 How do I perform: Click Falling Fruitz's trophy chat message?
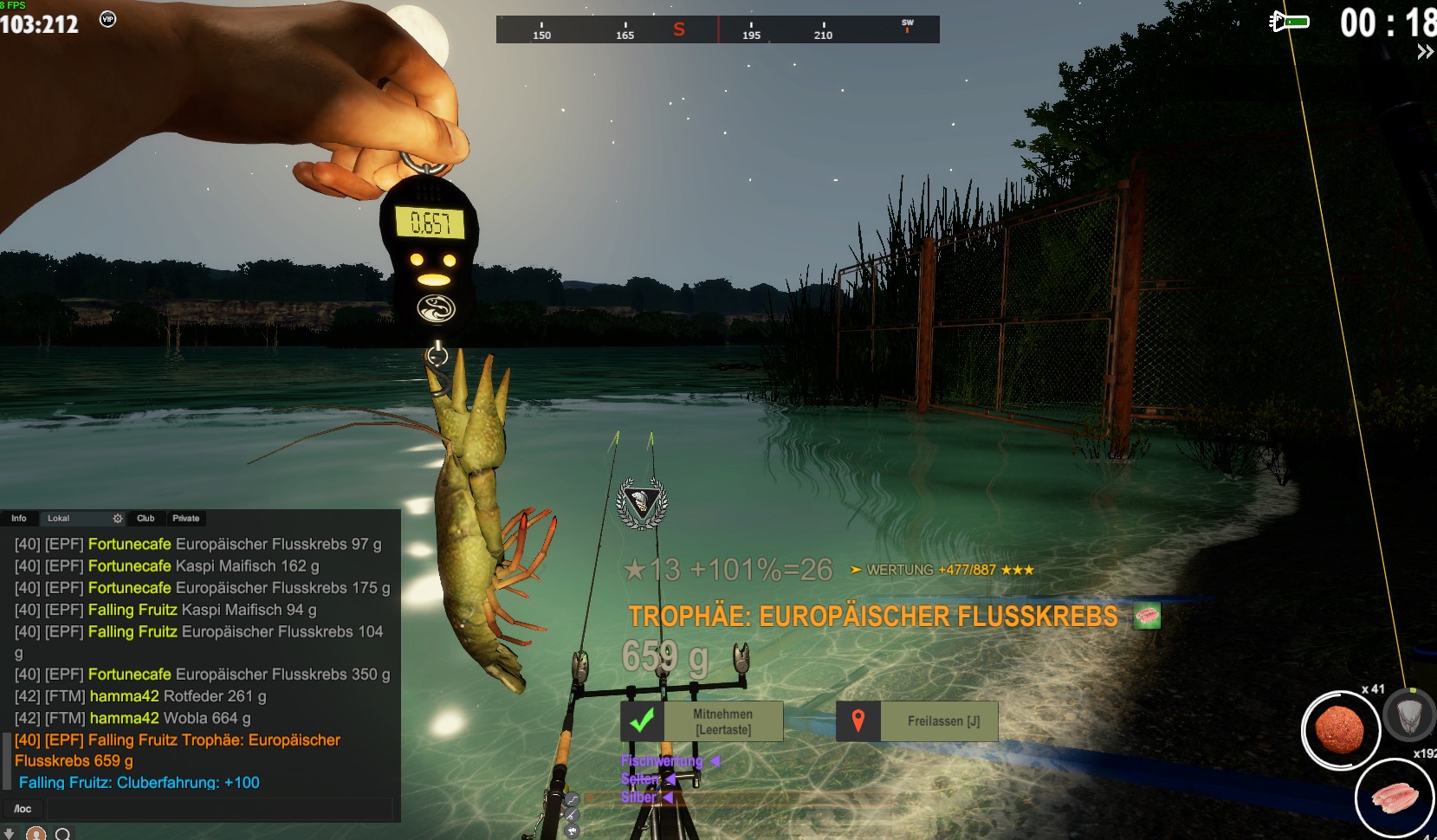tap(178, 750)
